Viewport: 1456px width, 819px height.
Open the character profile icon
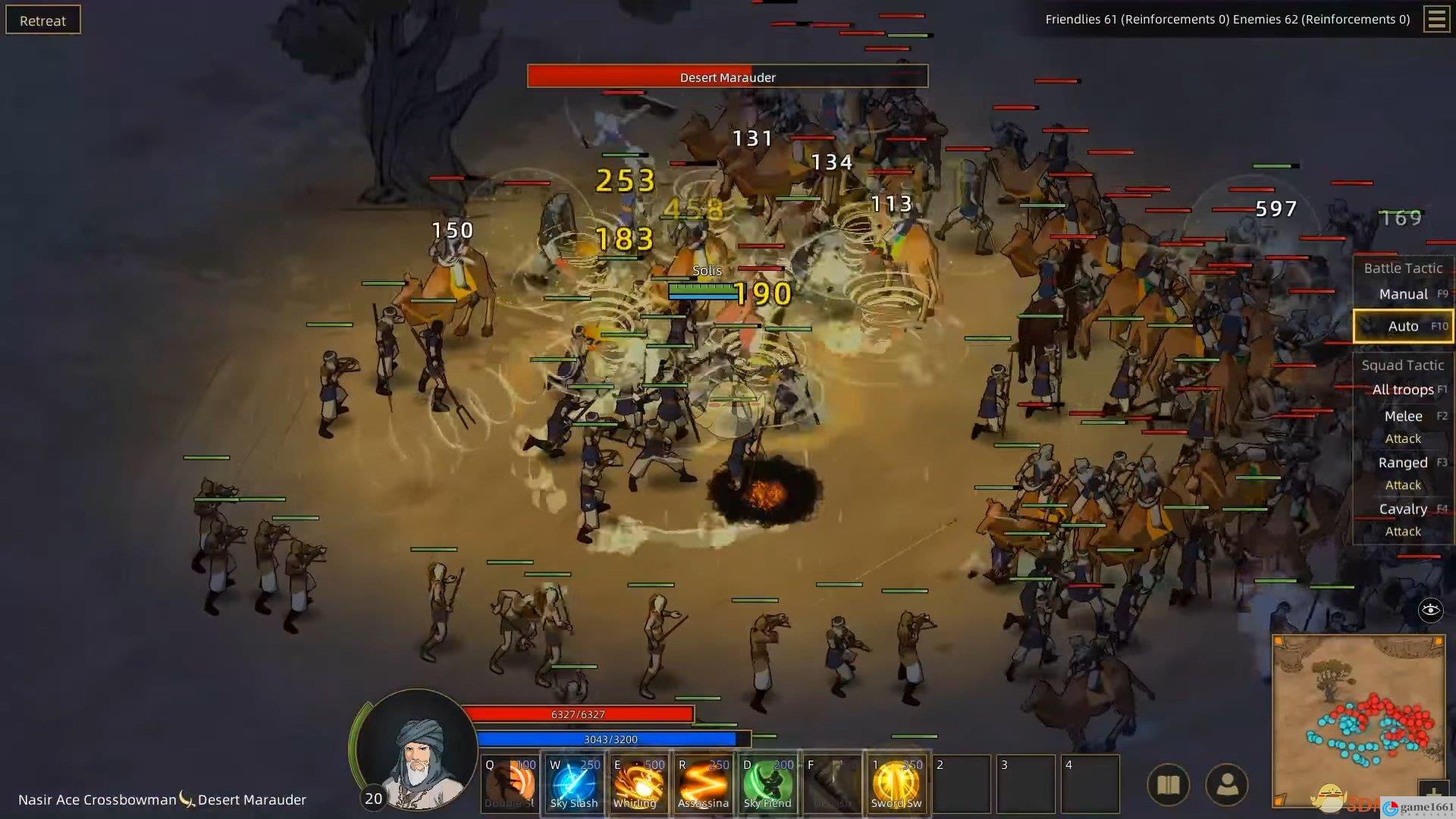1226,785
